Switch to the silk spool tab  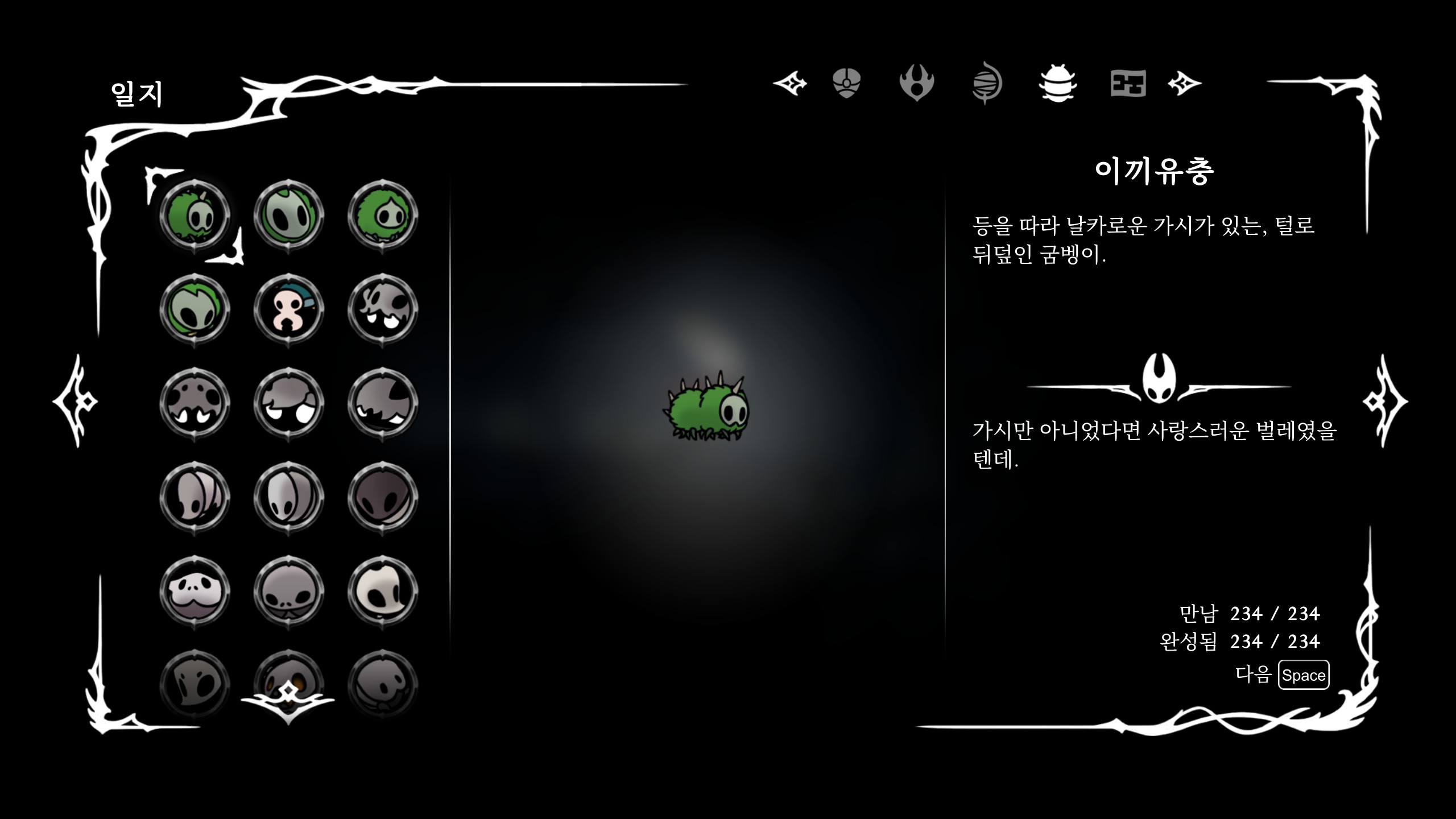coord(987,84)
